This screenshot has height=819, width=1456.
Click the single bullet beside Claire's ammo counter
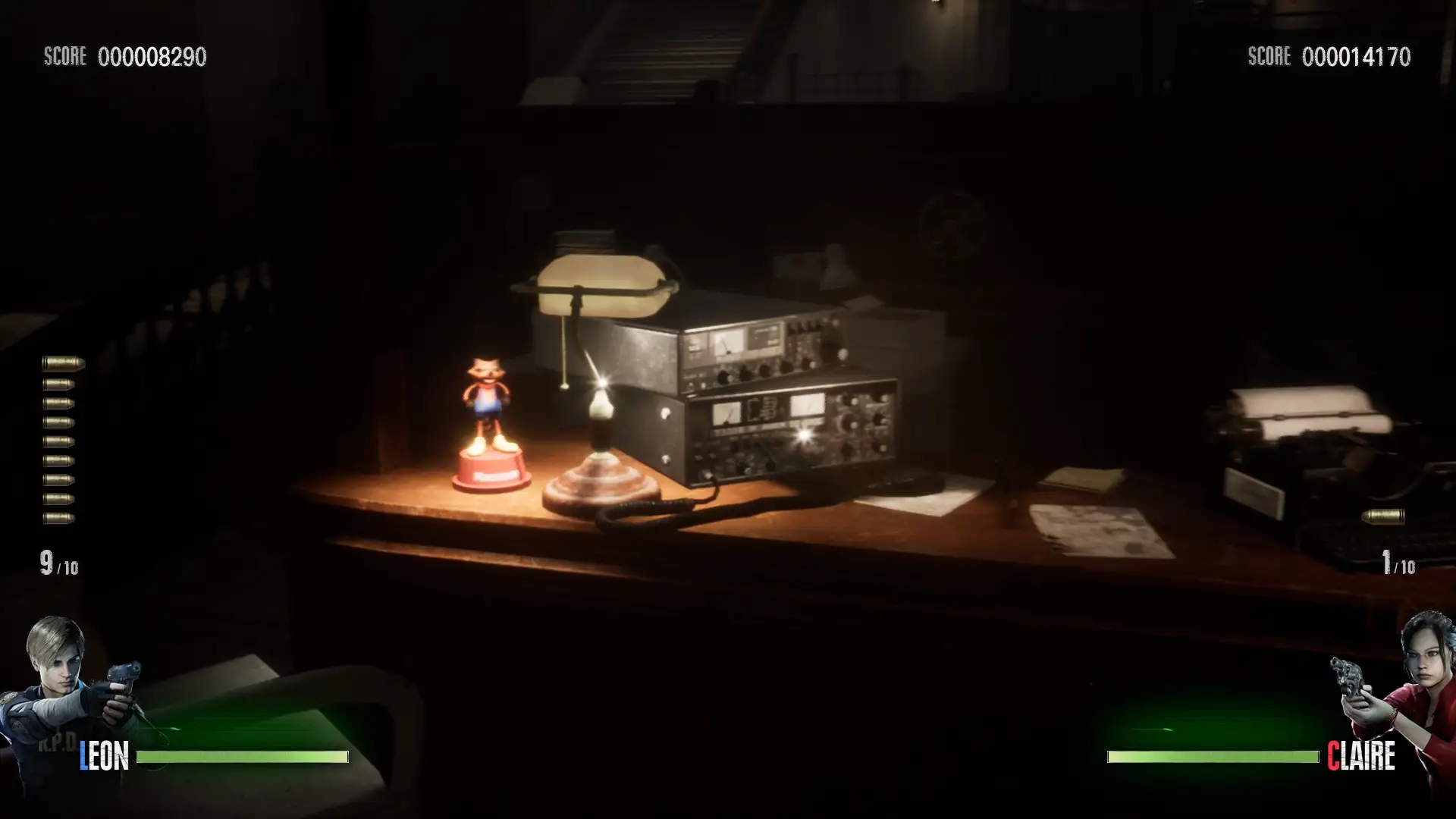[1383, 516]
